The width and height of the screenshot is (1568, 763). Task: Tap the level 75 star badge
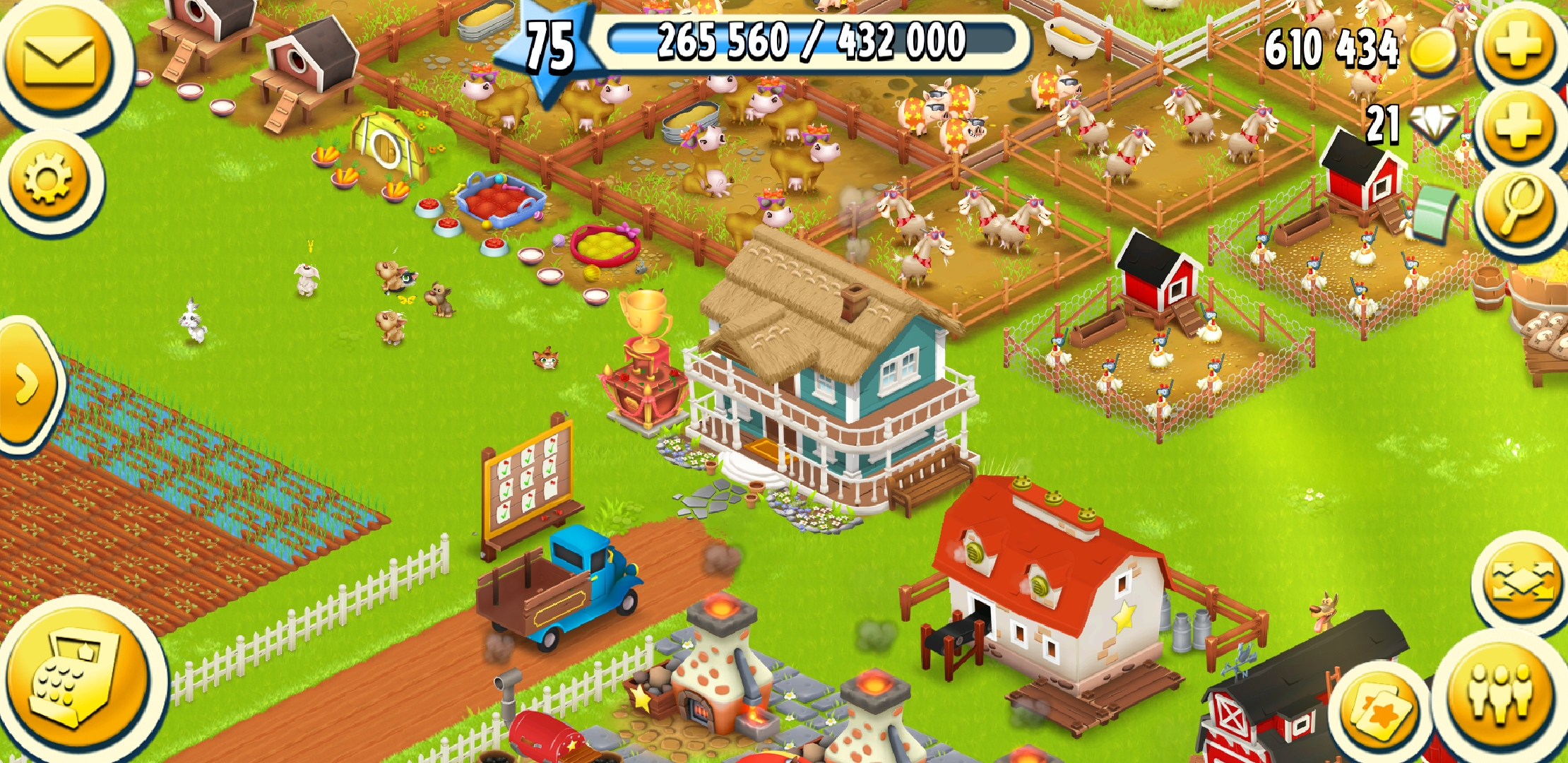click(x=547, y=48)
